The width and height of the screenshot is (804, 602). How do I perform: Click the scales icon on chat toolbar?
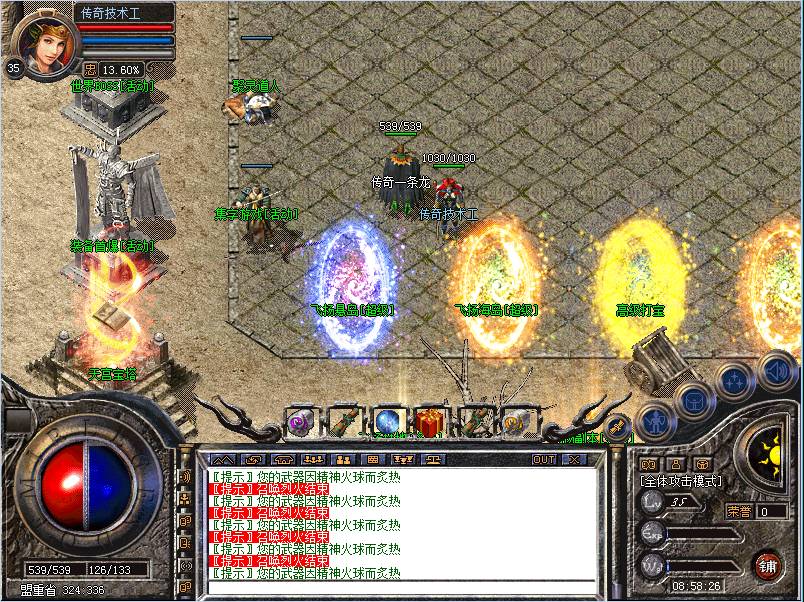click(433, 459)
